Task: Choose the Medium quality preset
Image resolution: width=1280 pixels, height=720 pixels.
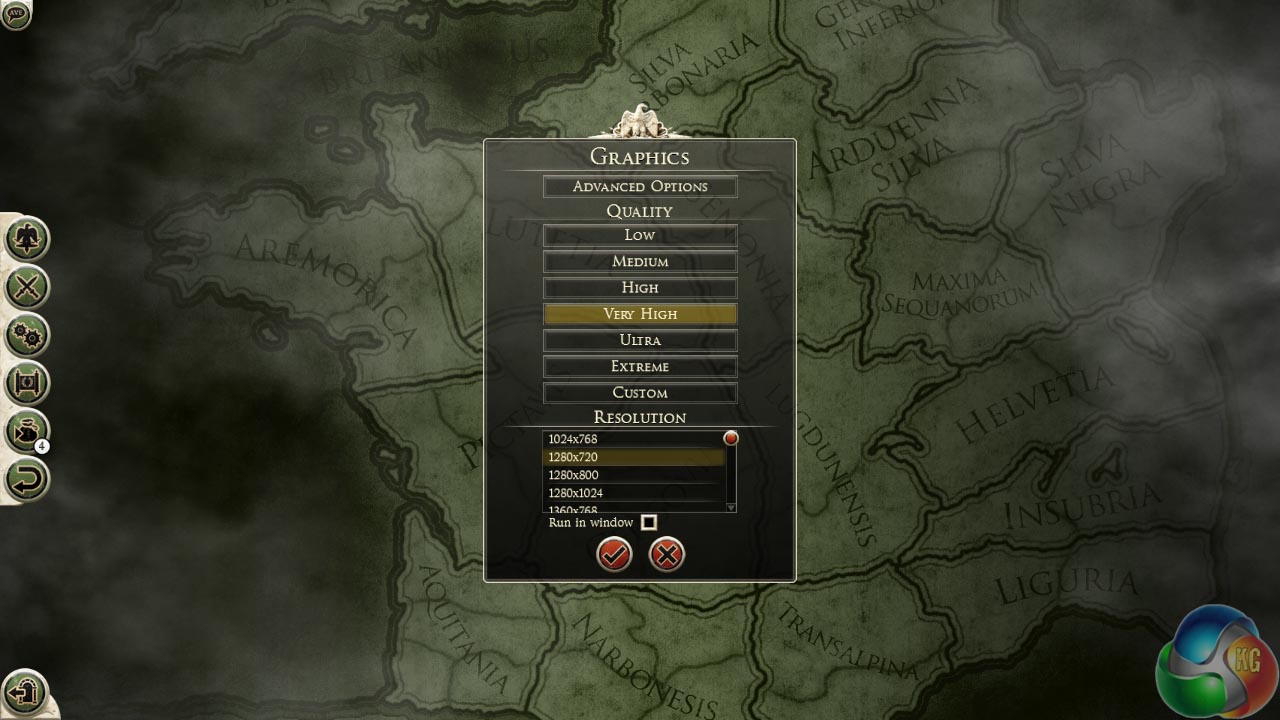Action: [640, 262]
